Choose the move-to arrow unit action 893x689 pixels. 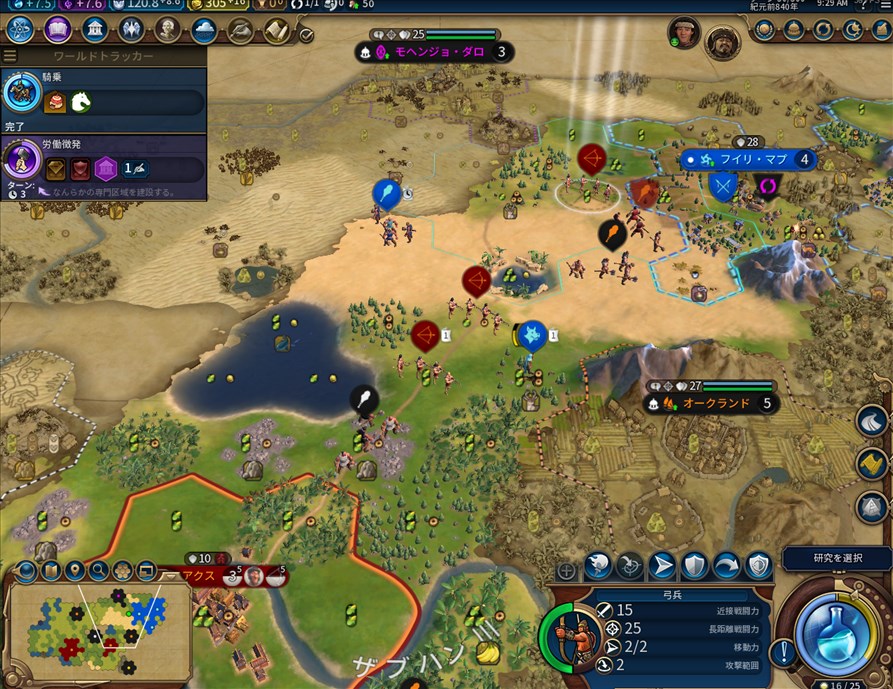(662, 566)
